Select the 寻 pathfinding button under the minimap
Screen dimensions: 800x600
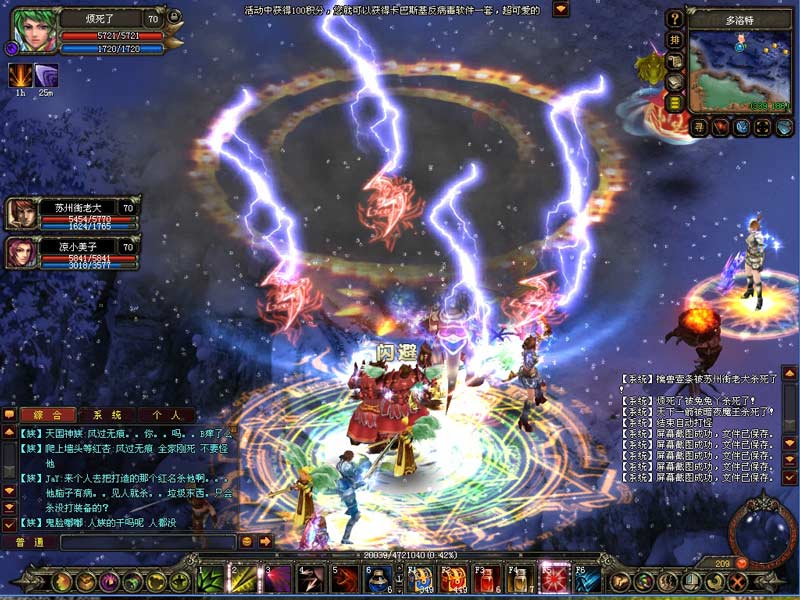[699, 127]
